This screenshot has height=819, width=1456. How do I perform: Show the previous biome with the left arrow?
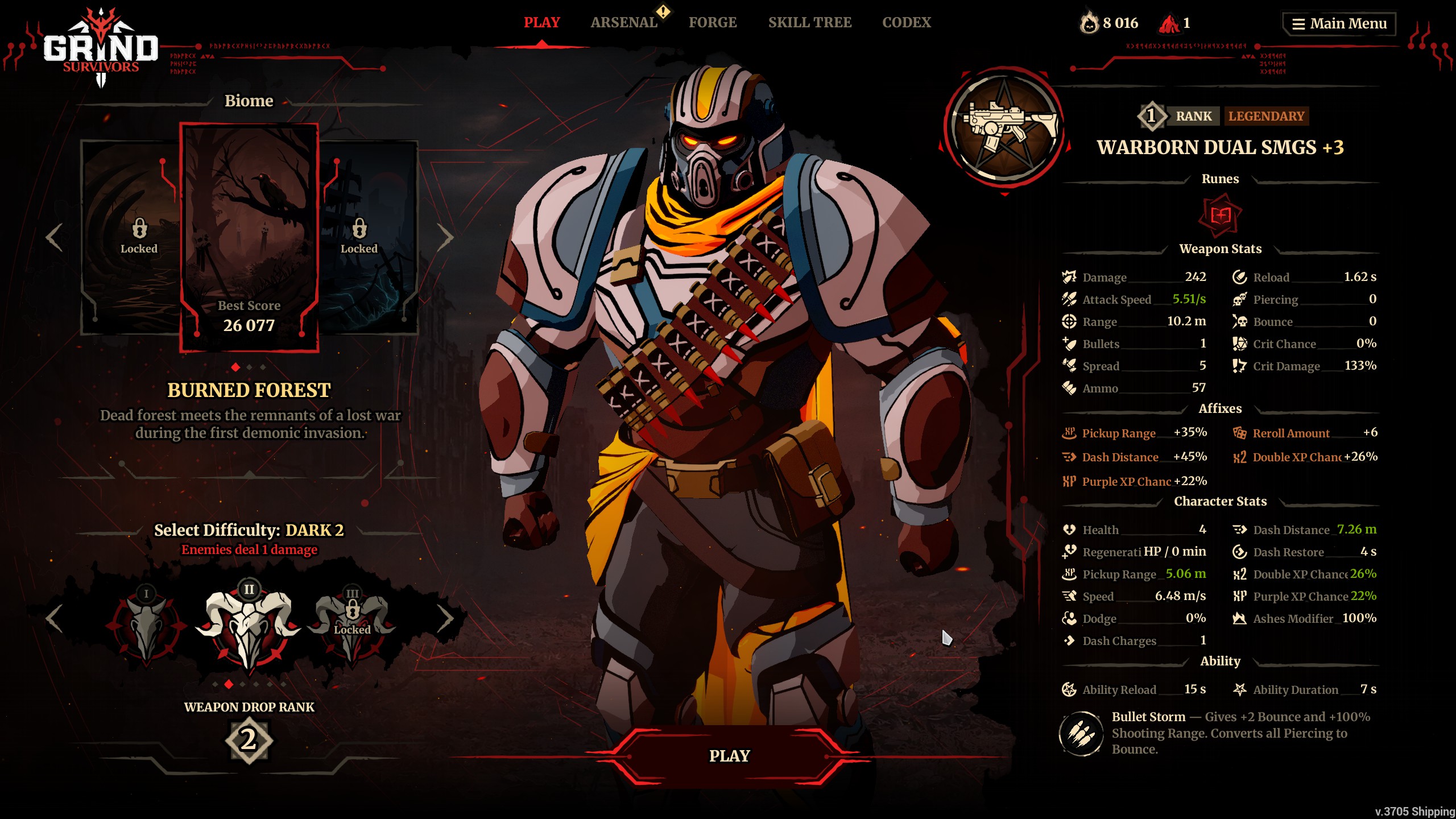point(55,237)
